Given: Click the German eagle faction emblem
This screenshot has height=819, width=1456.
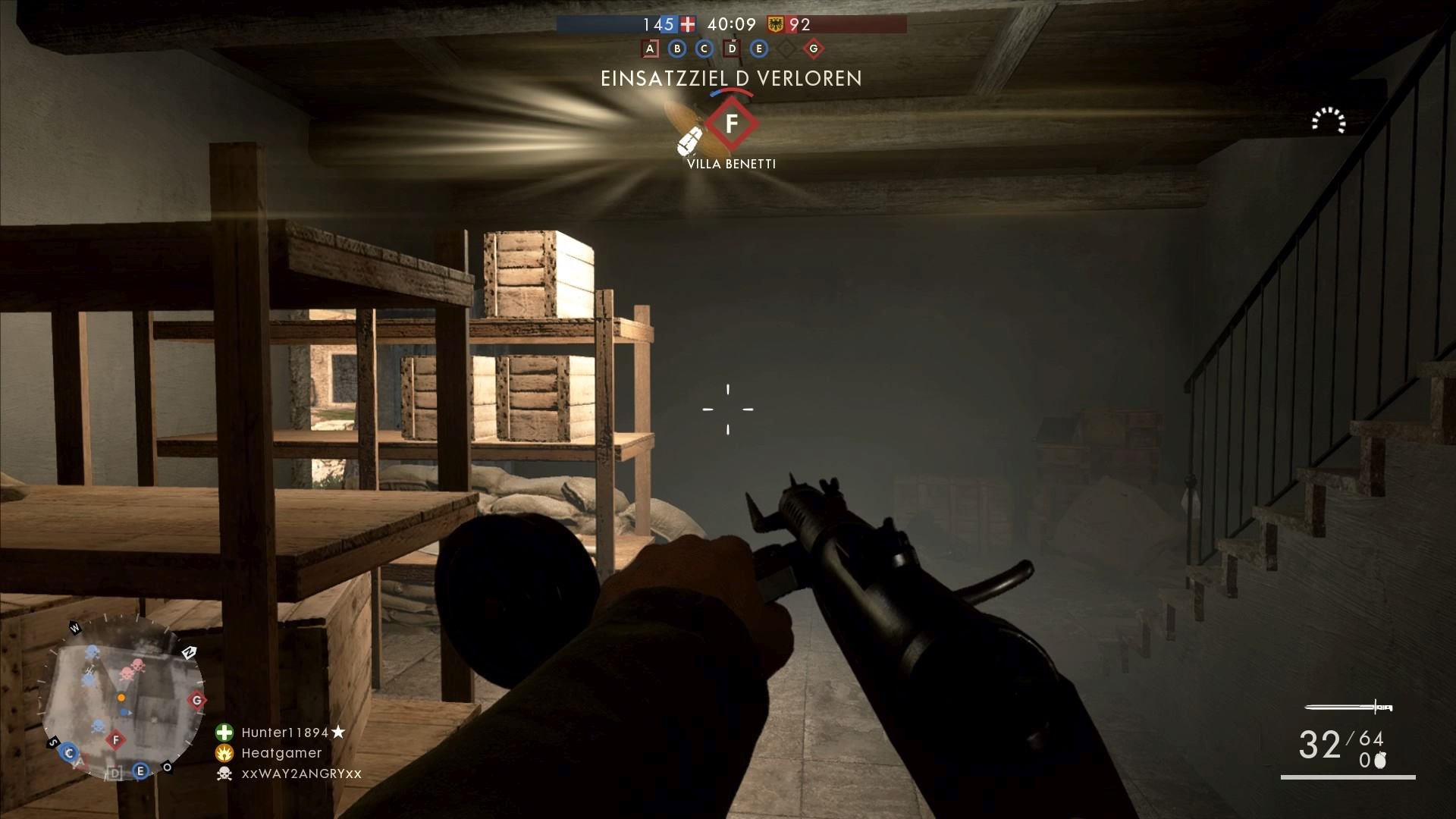Looking at the screenshot, I should click(x=775, y=25).
